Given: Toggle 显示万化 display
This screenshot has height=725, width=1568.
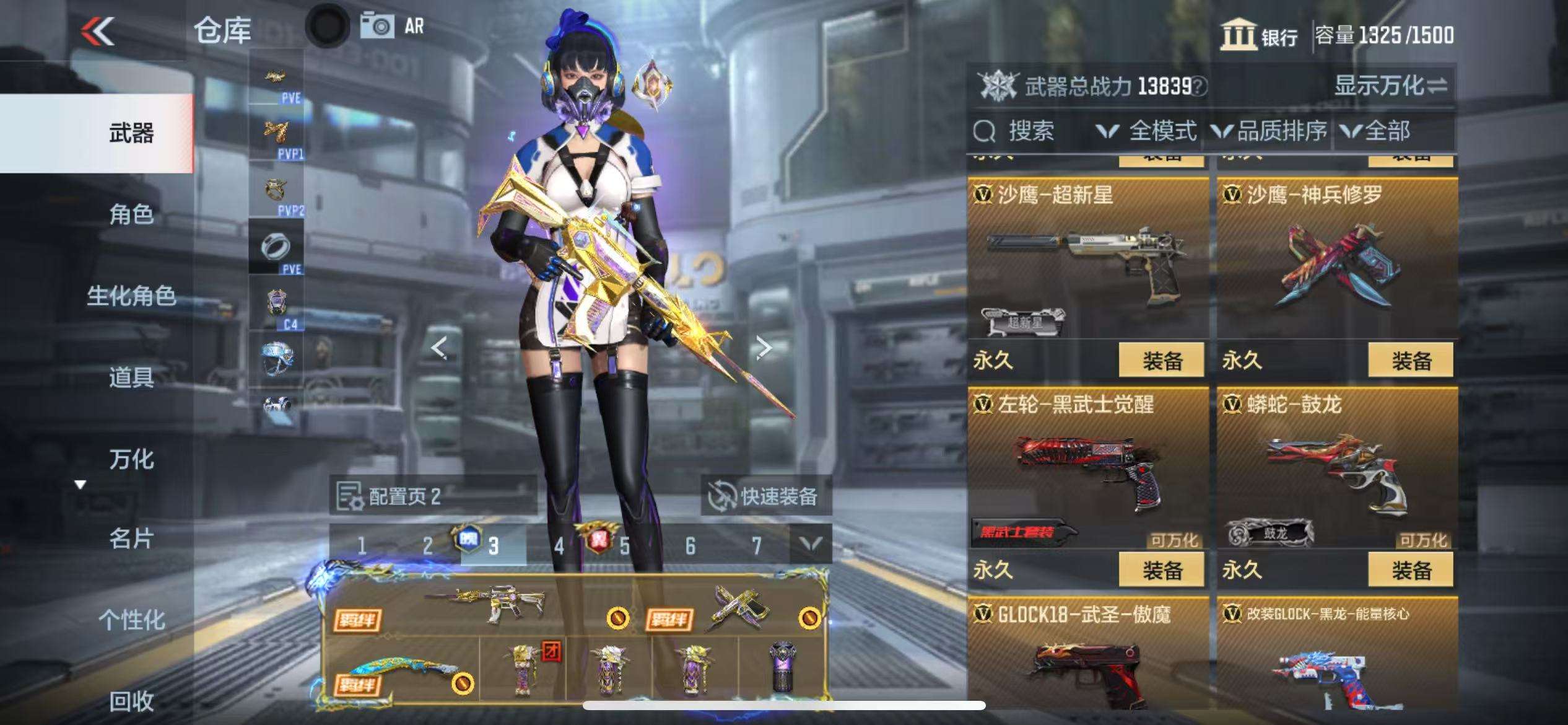Looking at the screenshot, I should (1390, 86).
